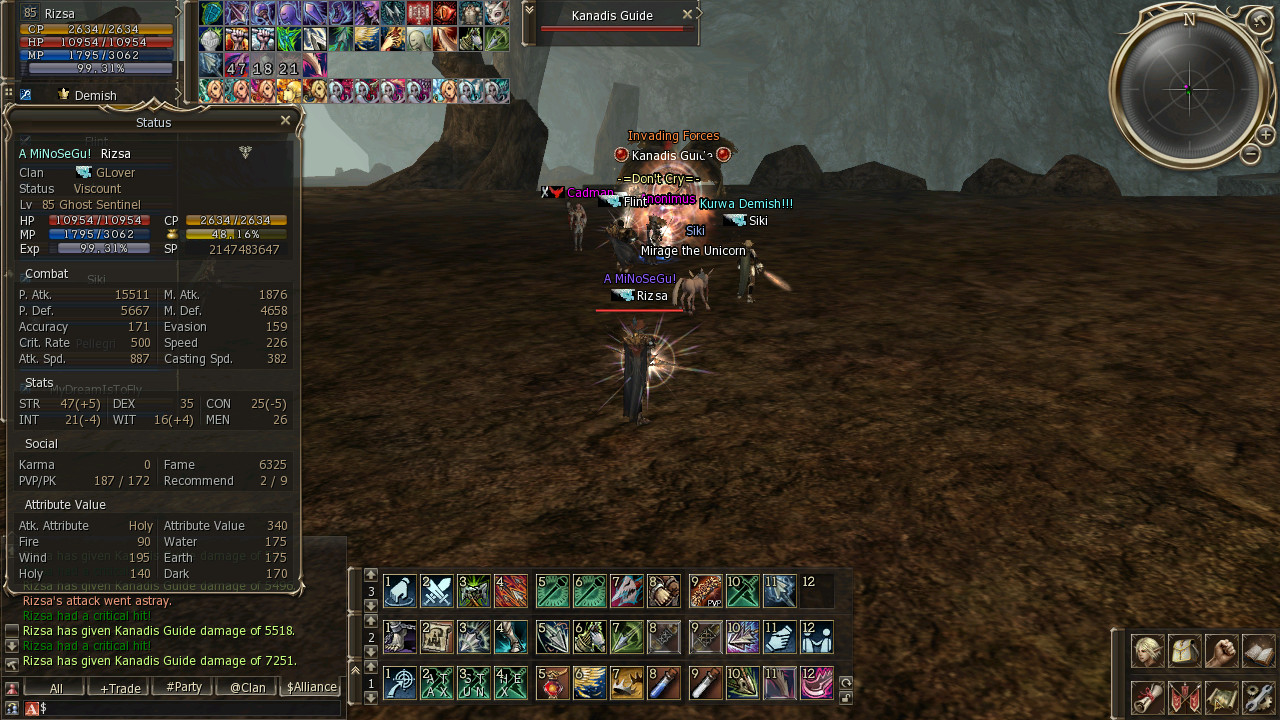Open the character menu with the elf portrait

pyautogui.click(x=1147, y=651)
